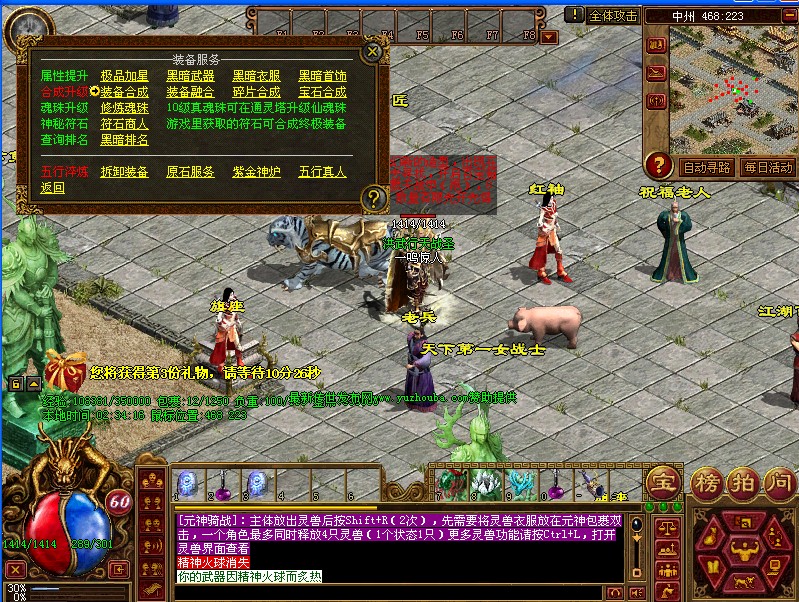Click the 自动寻路 auto-pathfinding button
The image size is (799, 602).
tap(706, 167)
